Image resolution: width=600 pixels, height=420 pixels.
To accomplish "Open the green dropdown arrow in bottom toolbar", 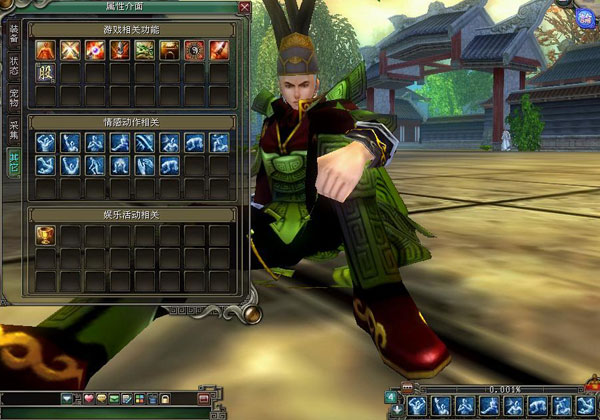I will (x=67, y=400).
